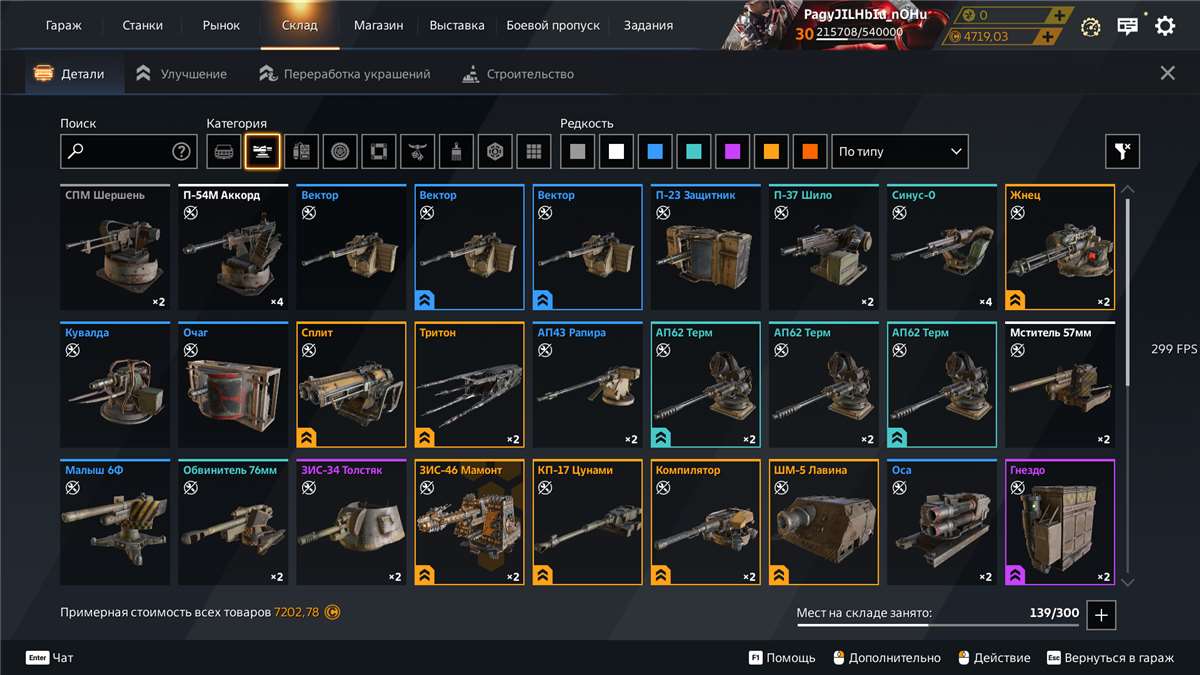Expand warehouse space with plus button
The height and width of the screenshot is (675, 1200).
coord(1101,615)
